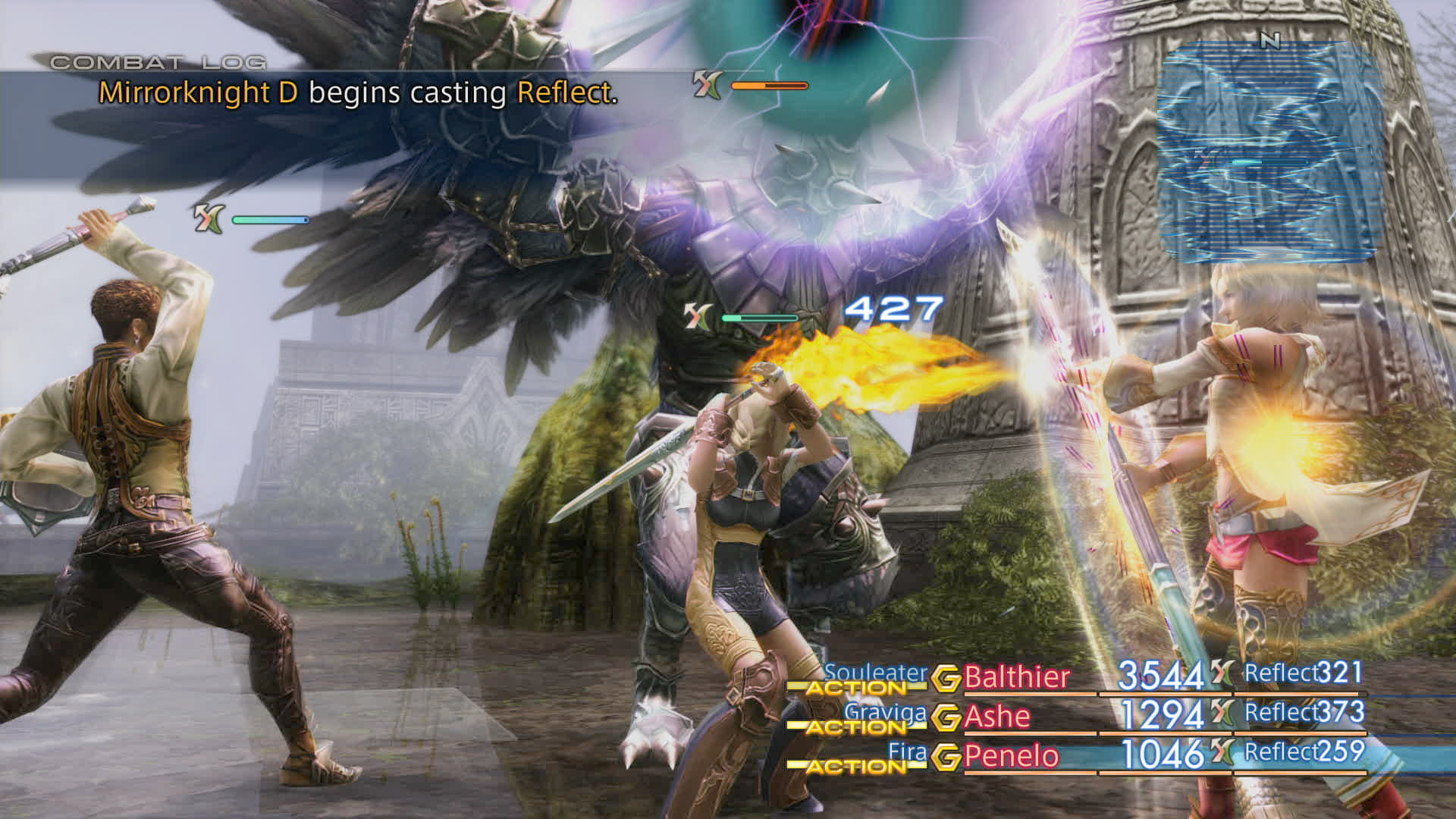Select Balthier in the party list
The height and width of the screenshot is (819, 1456).
[x=1016, y=676]
